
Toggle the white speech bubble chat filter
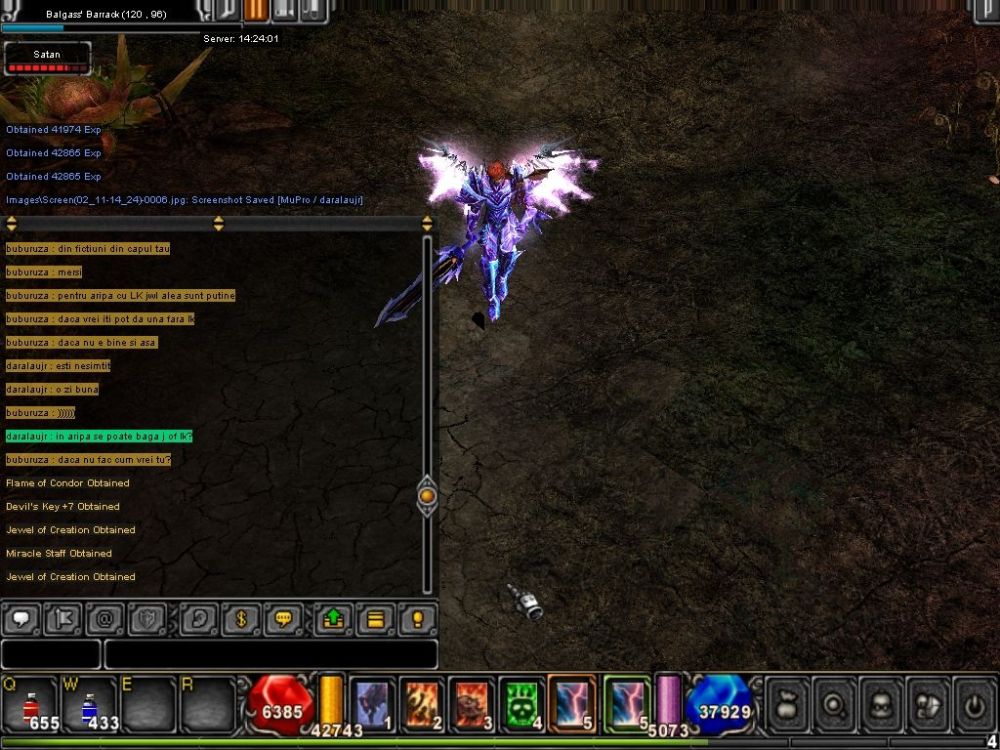[22, 620]
